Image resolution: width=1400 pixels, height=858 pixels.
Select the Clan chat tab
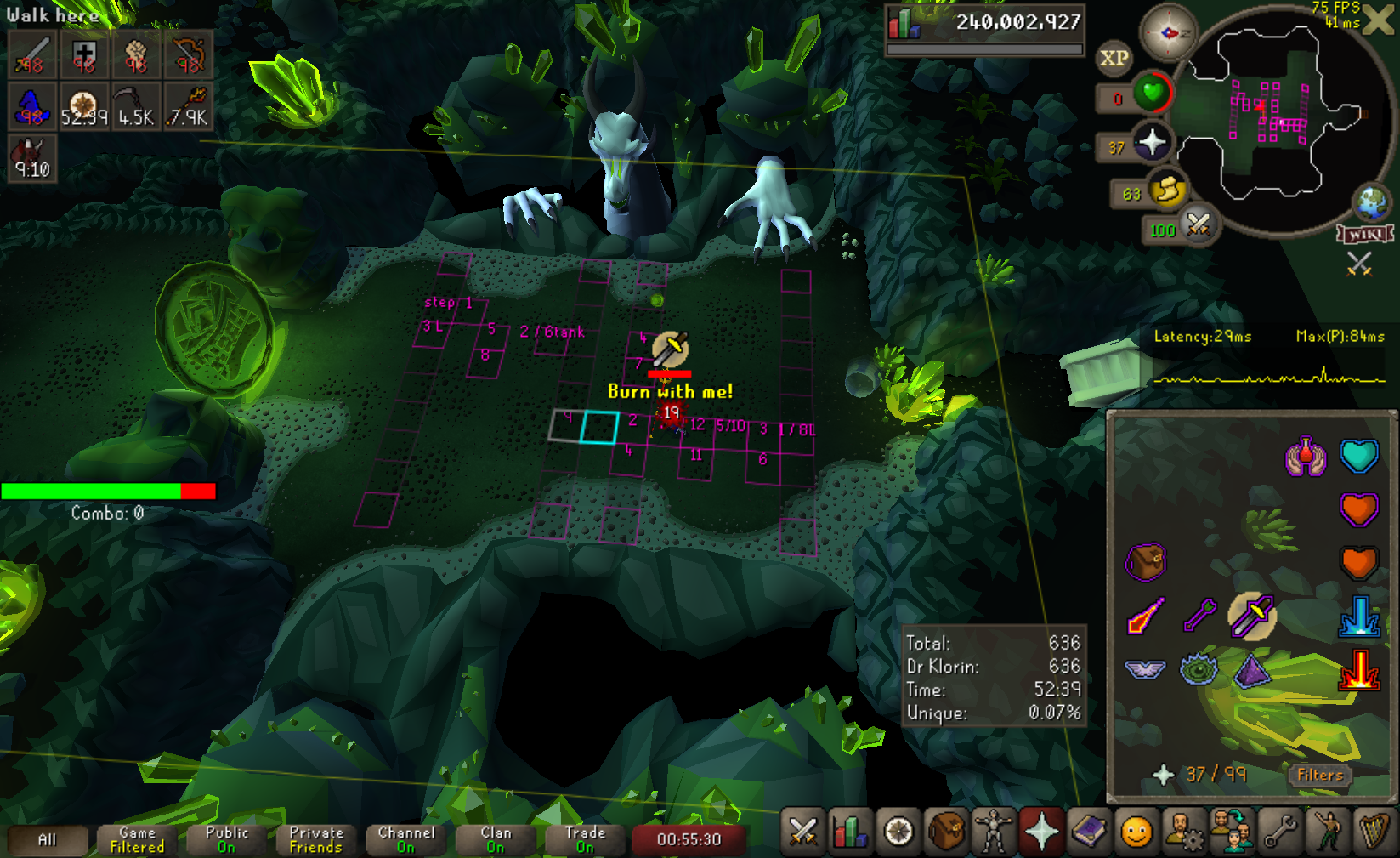[496, 839]
